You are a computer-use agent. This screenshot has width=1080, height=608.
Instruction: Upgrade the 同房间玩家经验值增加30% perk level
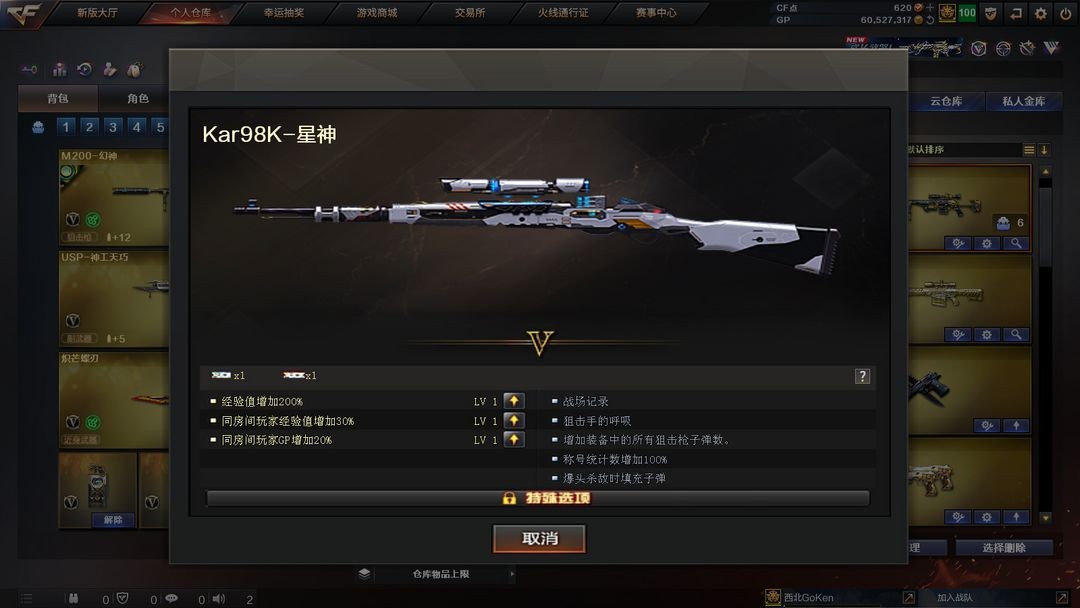[514, 421]
